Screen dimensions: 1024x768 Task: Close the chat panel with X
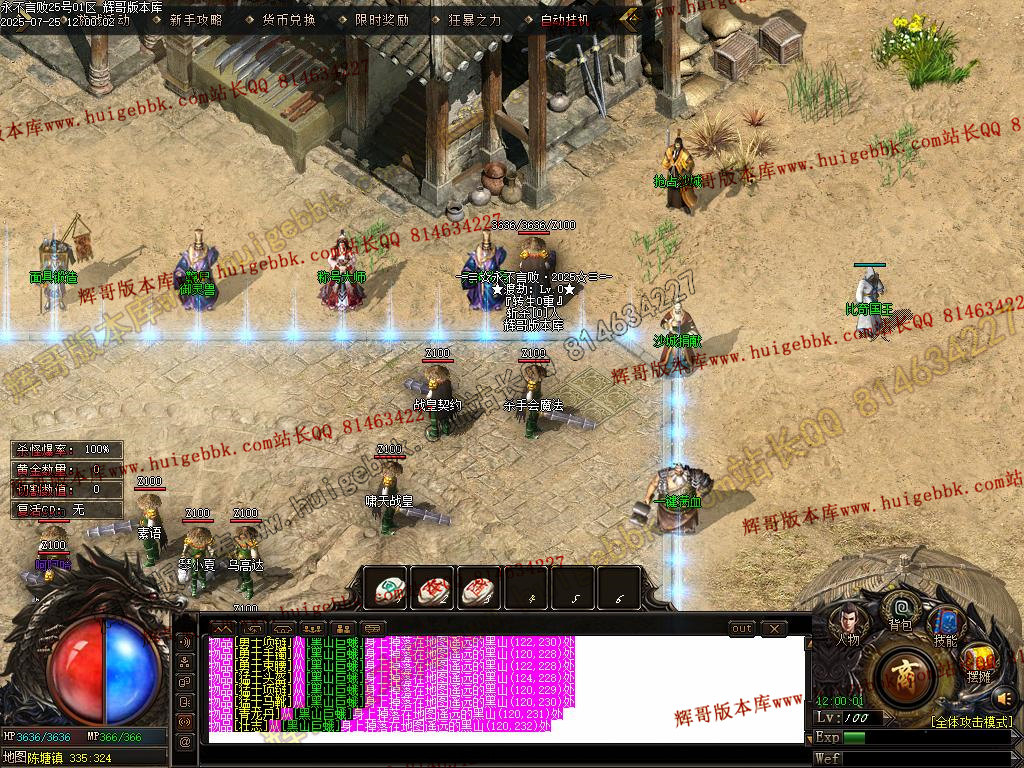coord(773,629)
